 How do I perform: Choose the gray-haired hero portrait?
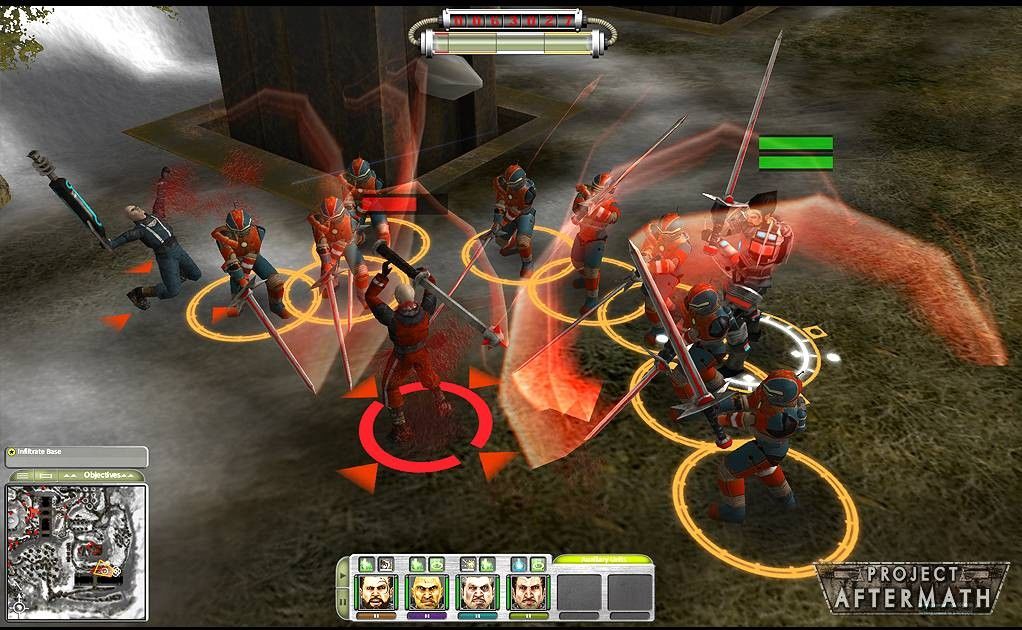477,591
